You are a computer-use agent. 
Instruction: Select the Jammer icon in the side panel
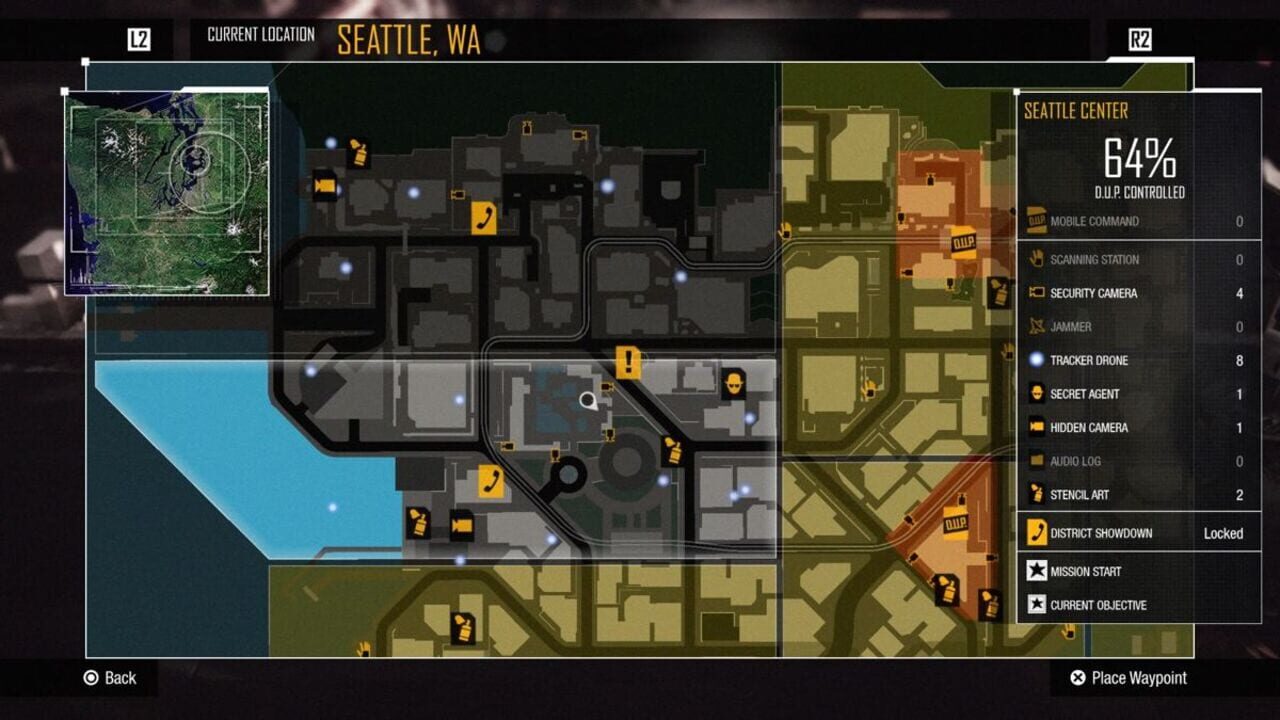(x=1035, y=327)
